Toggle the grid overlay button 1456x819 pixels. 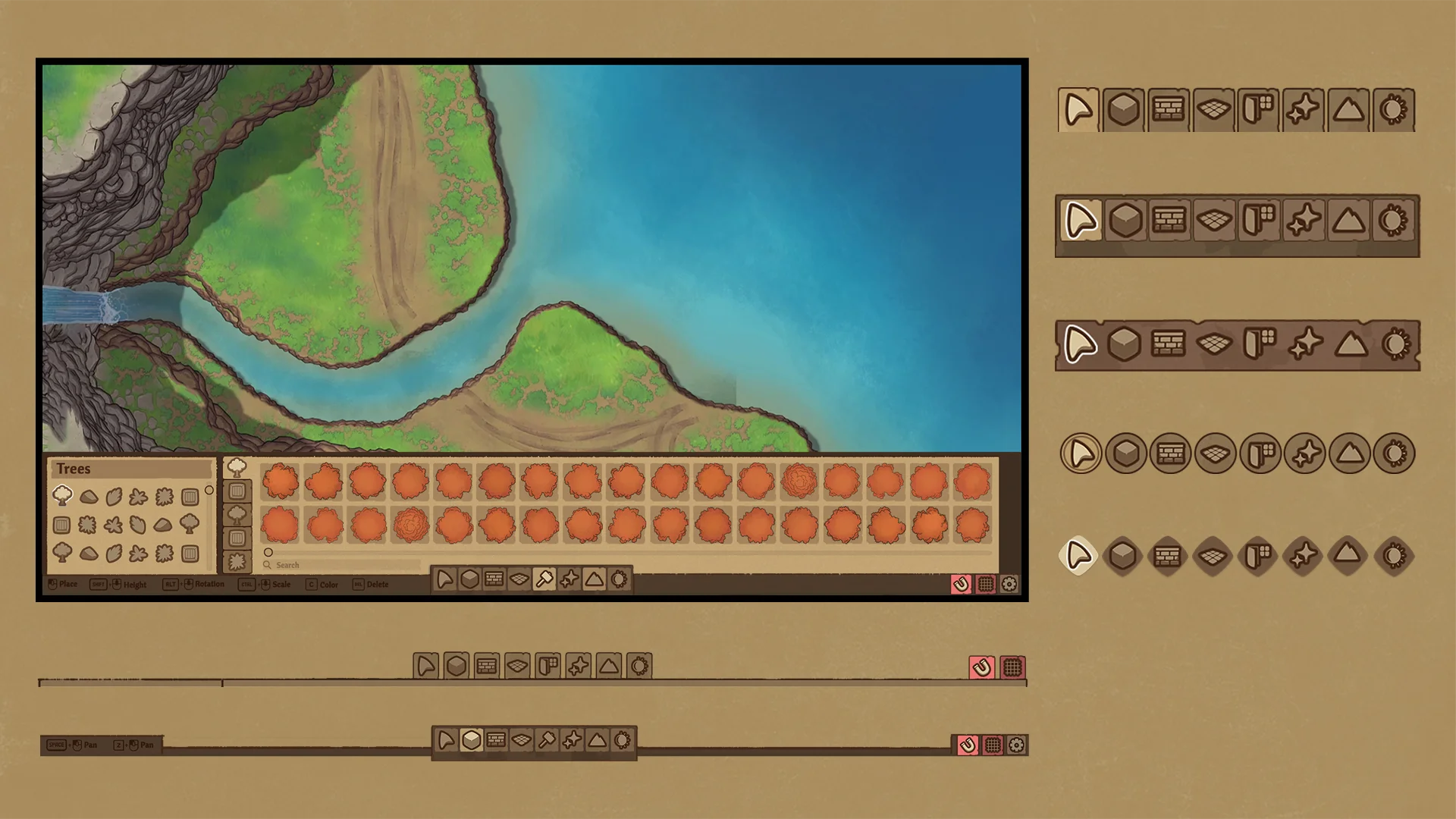[x=986, y=584]
